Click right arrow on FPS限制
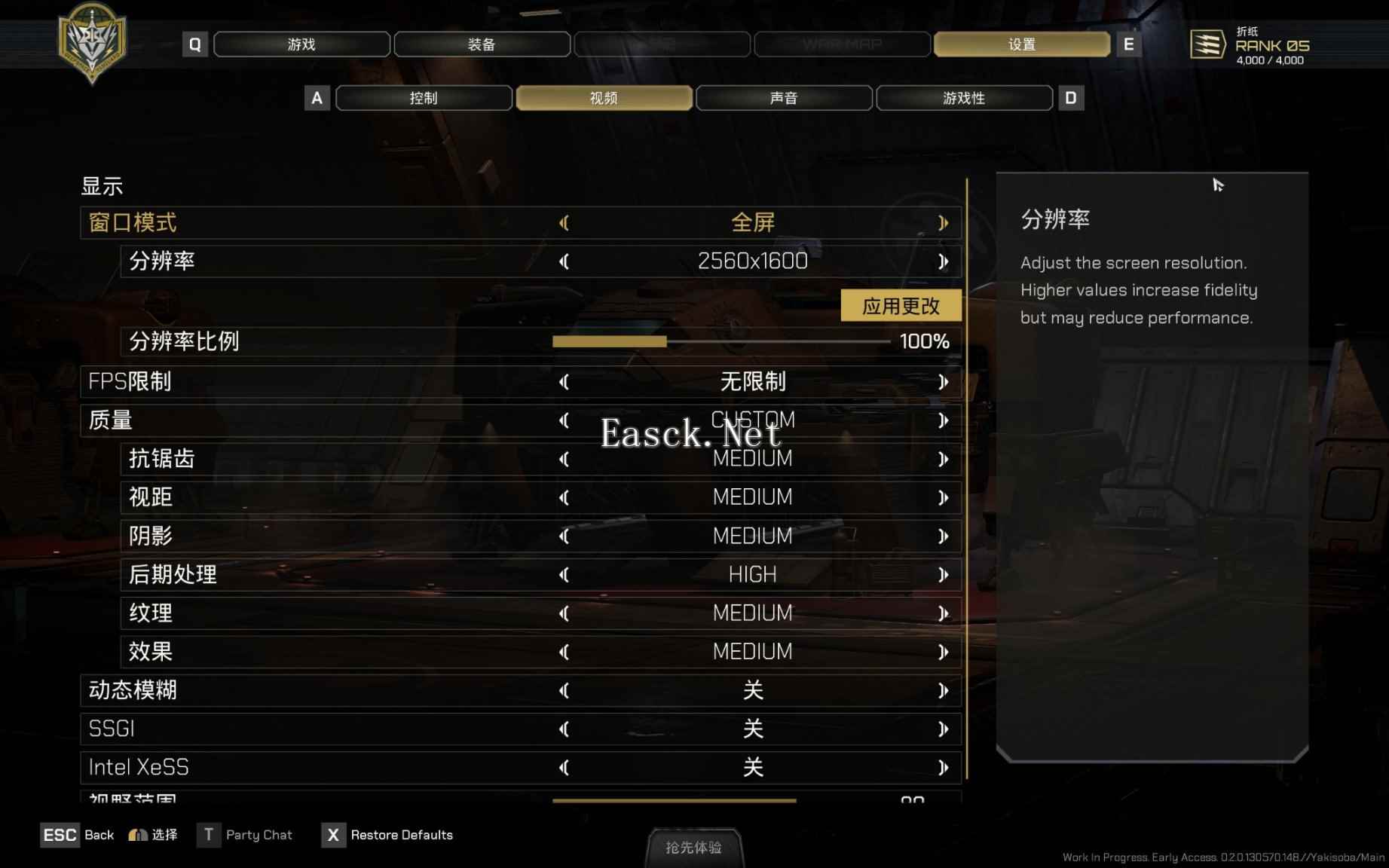Image resolution: width=1389 pixels, height=868 pixels. (943, 382)
